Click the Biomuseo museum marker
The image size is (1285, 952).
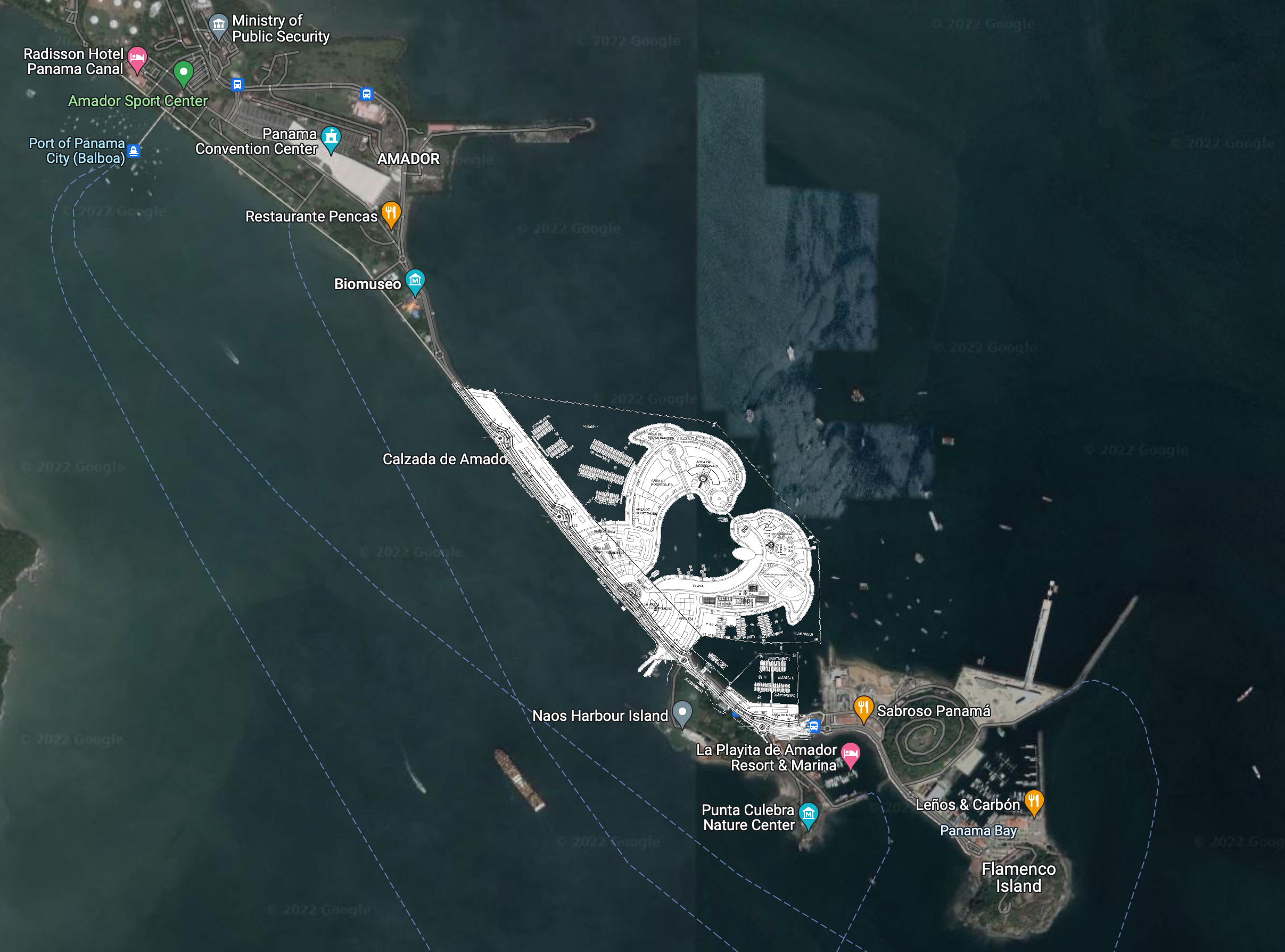[415, 281]
